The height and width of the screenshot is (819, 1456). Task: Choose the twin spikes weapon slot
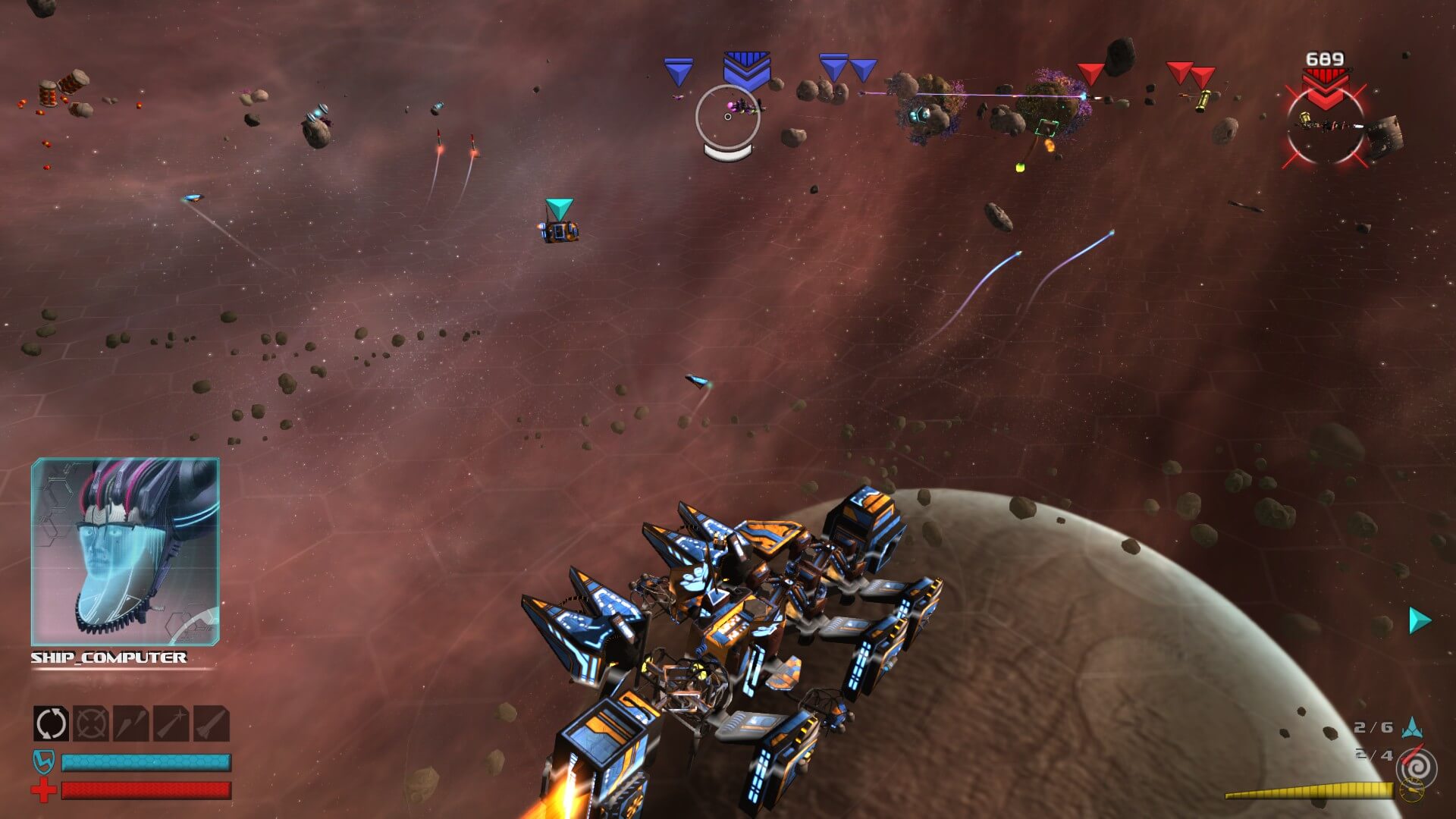[x=131, y=723]
